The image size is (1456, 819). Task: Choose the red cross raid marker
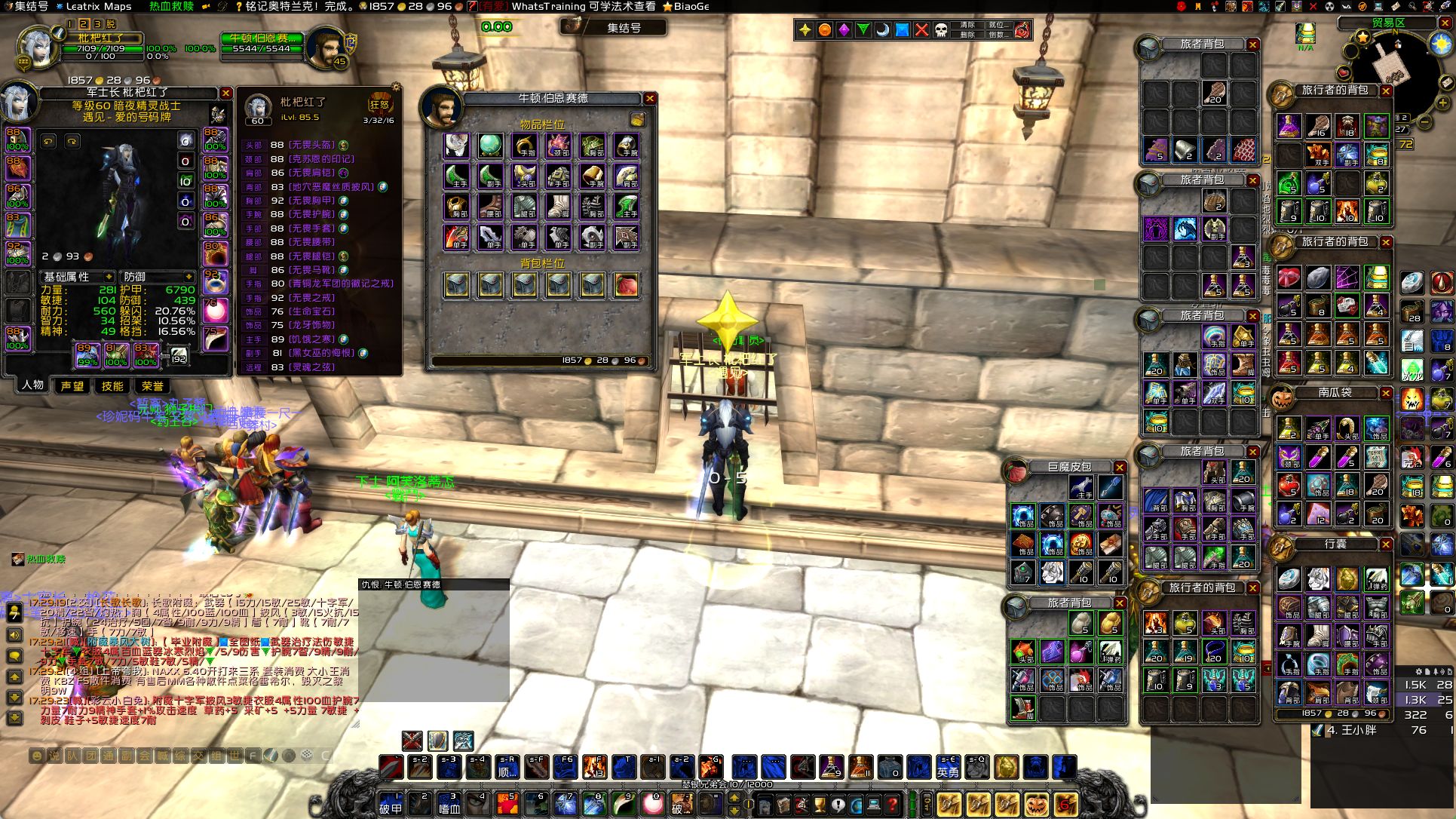921,30
